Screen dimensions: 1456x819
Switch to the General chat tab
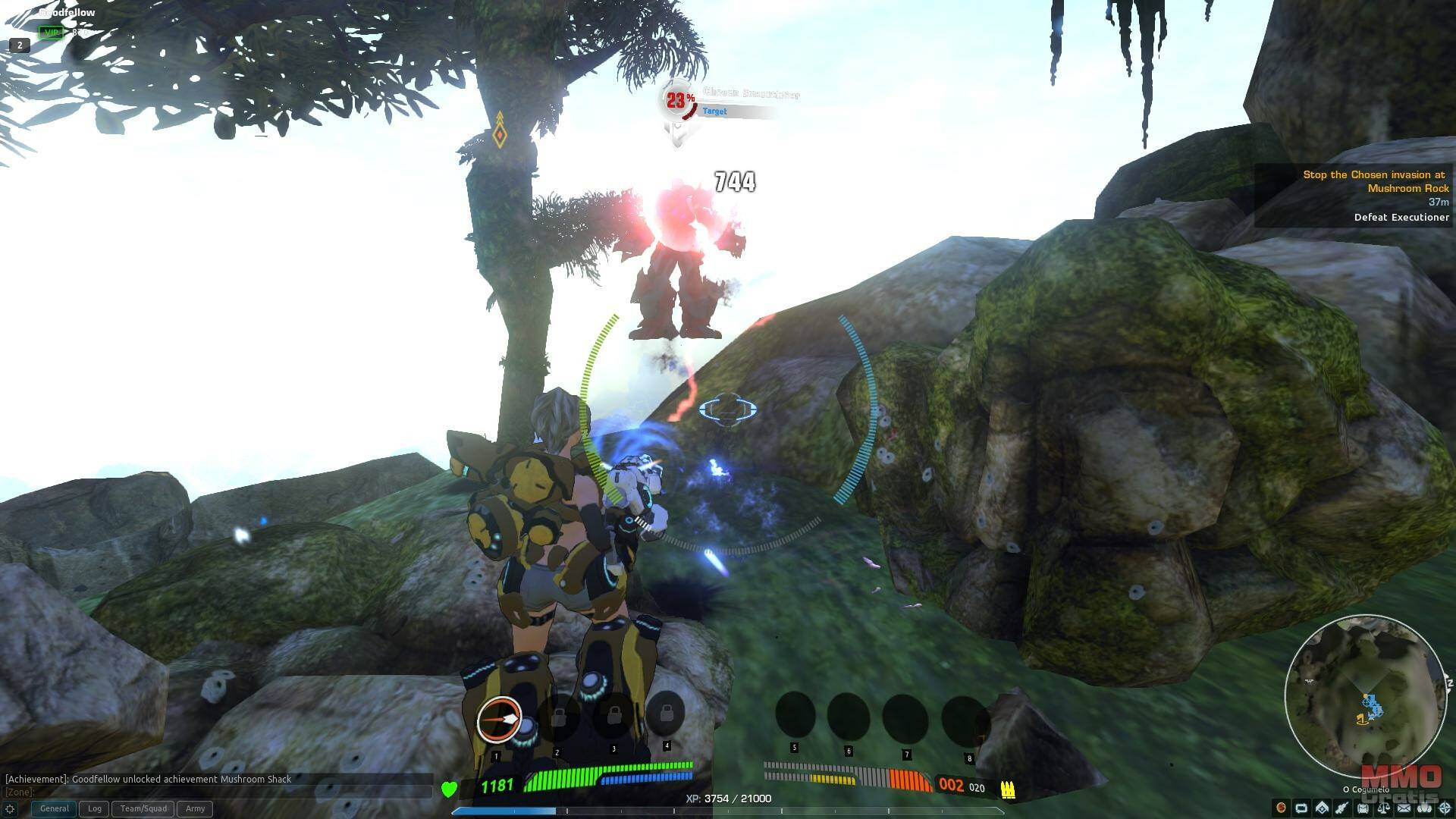click(54, 808)
